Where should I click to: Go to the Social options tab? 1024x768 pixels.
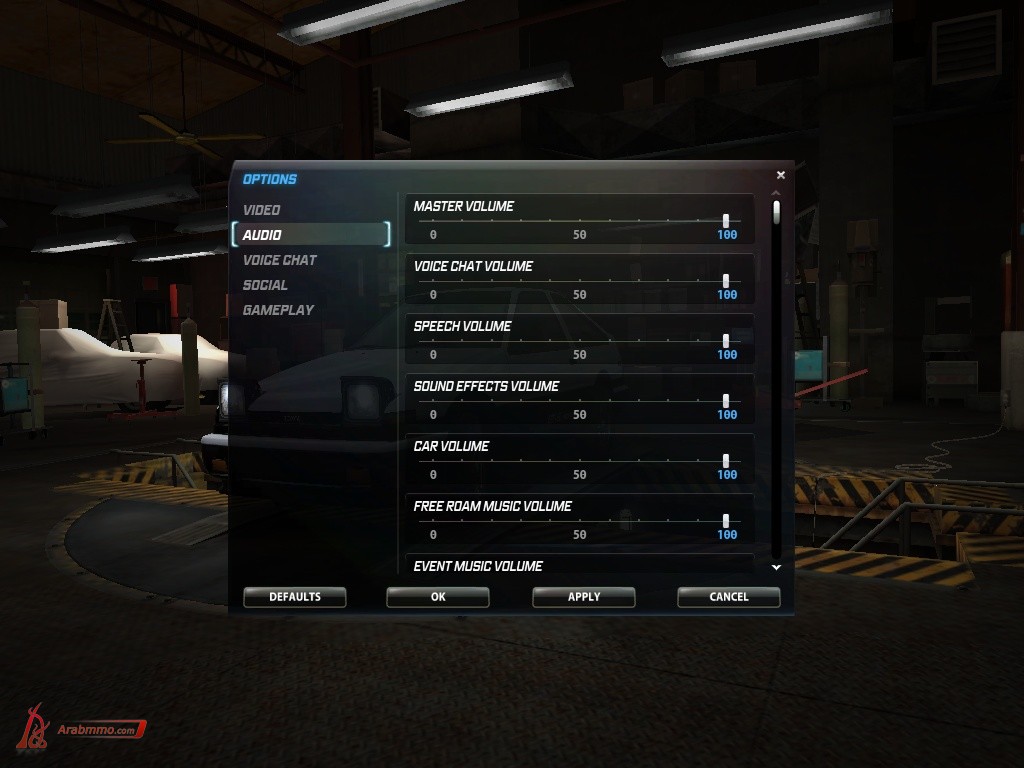click(x=265, y=285)
